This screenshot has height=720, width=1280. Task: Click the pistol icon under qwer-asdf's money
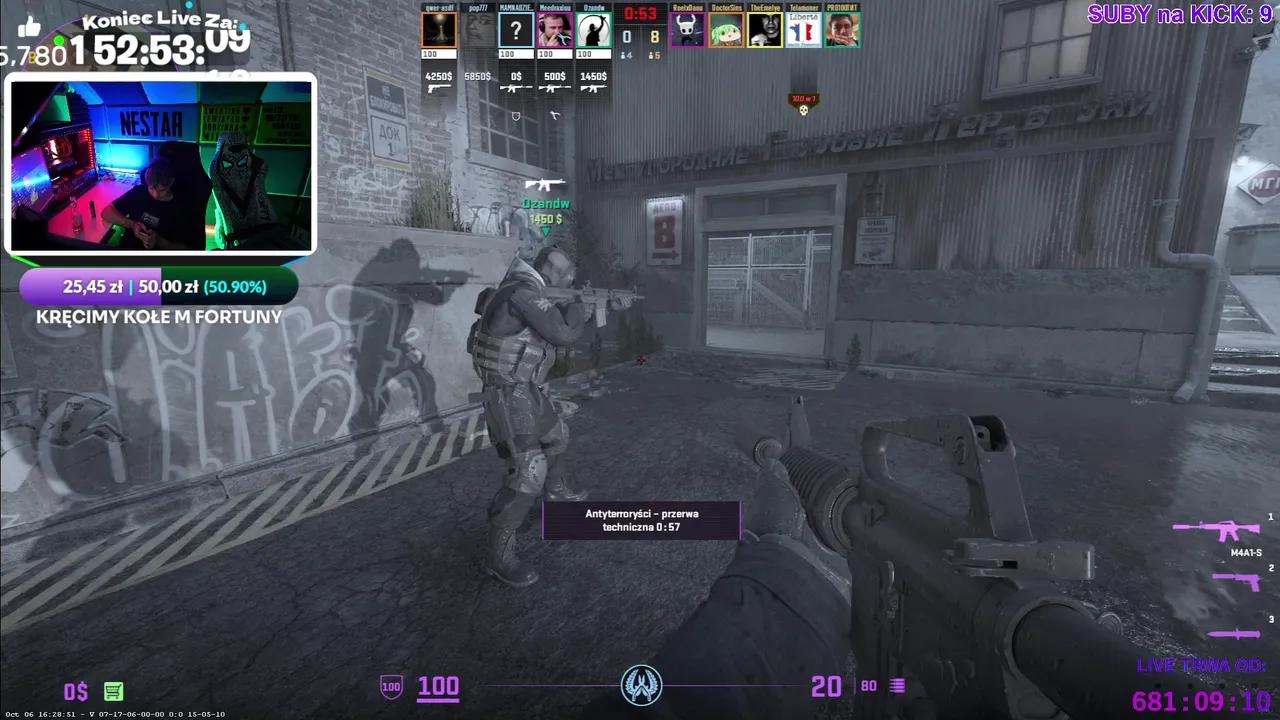[x=438, y=86]
